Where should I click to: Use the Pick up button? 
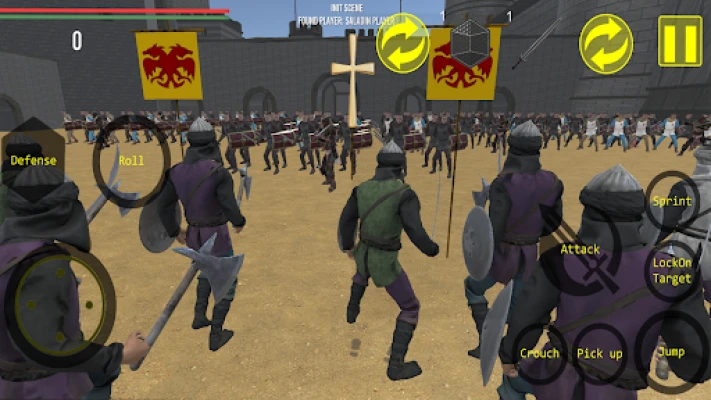(600, 354)
